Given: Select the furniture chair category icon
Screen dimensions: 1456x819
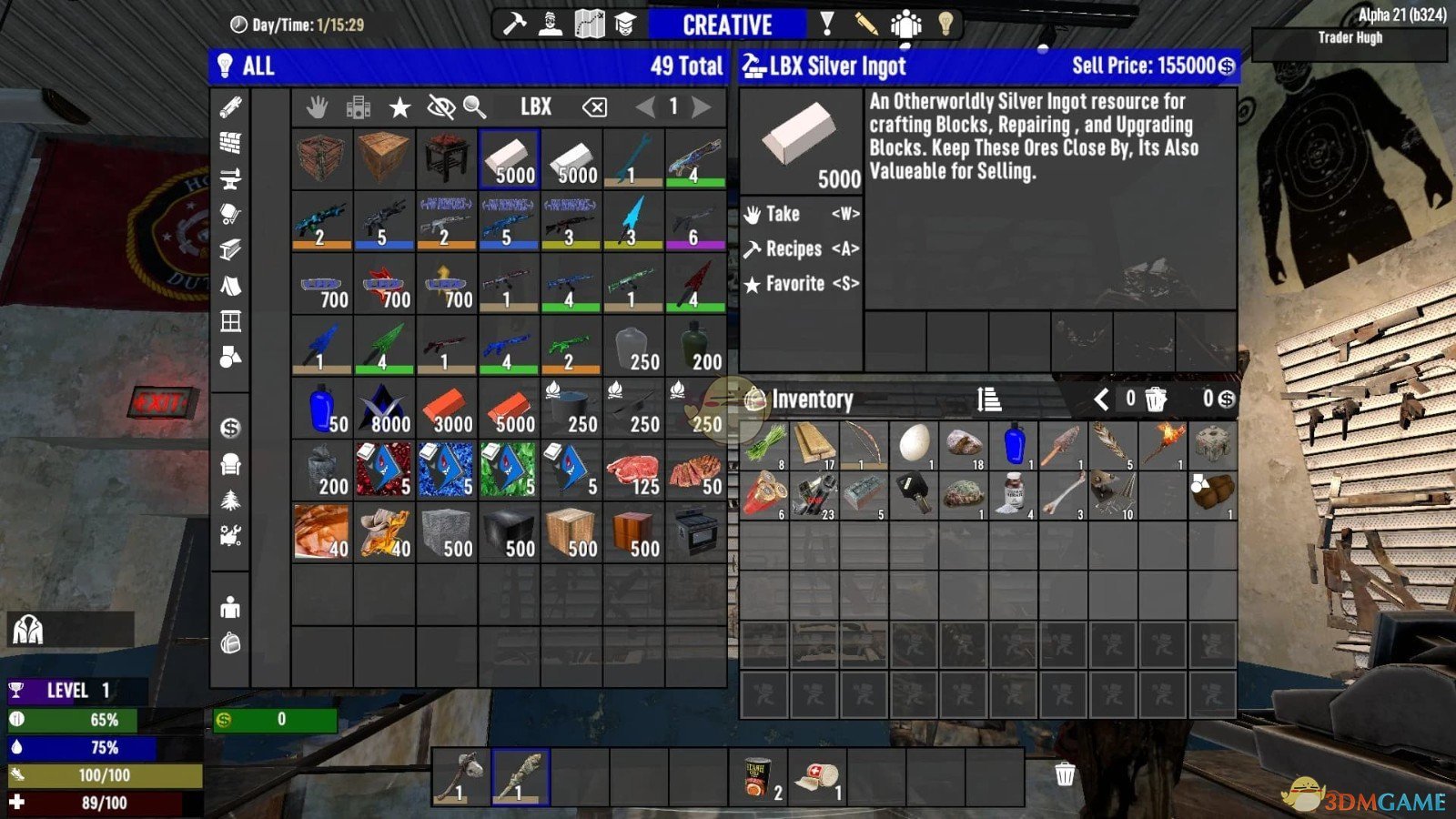Looking at the screenshot, I should (x=232, y=466).
